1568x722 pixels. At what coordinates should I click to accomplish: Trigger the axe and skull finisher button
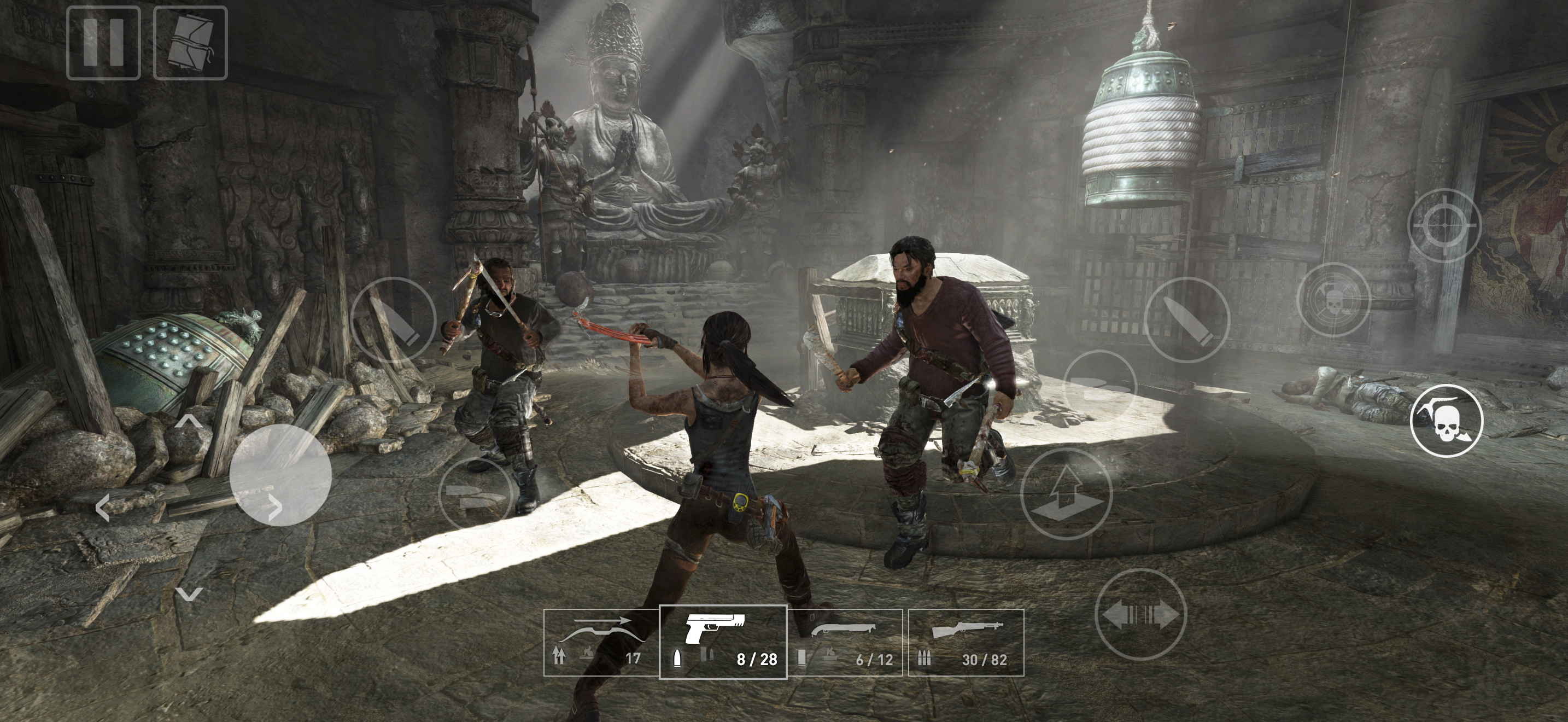pos(1446,420)
